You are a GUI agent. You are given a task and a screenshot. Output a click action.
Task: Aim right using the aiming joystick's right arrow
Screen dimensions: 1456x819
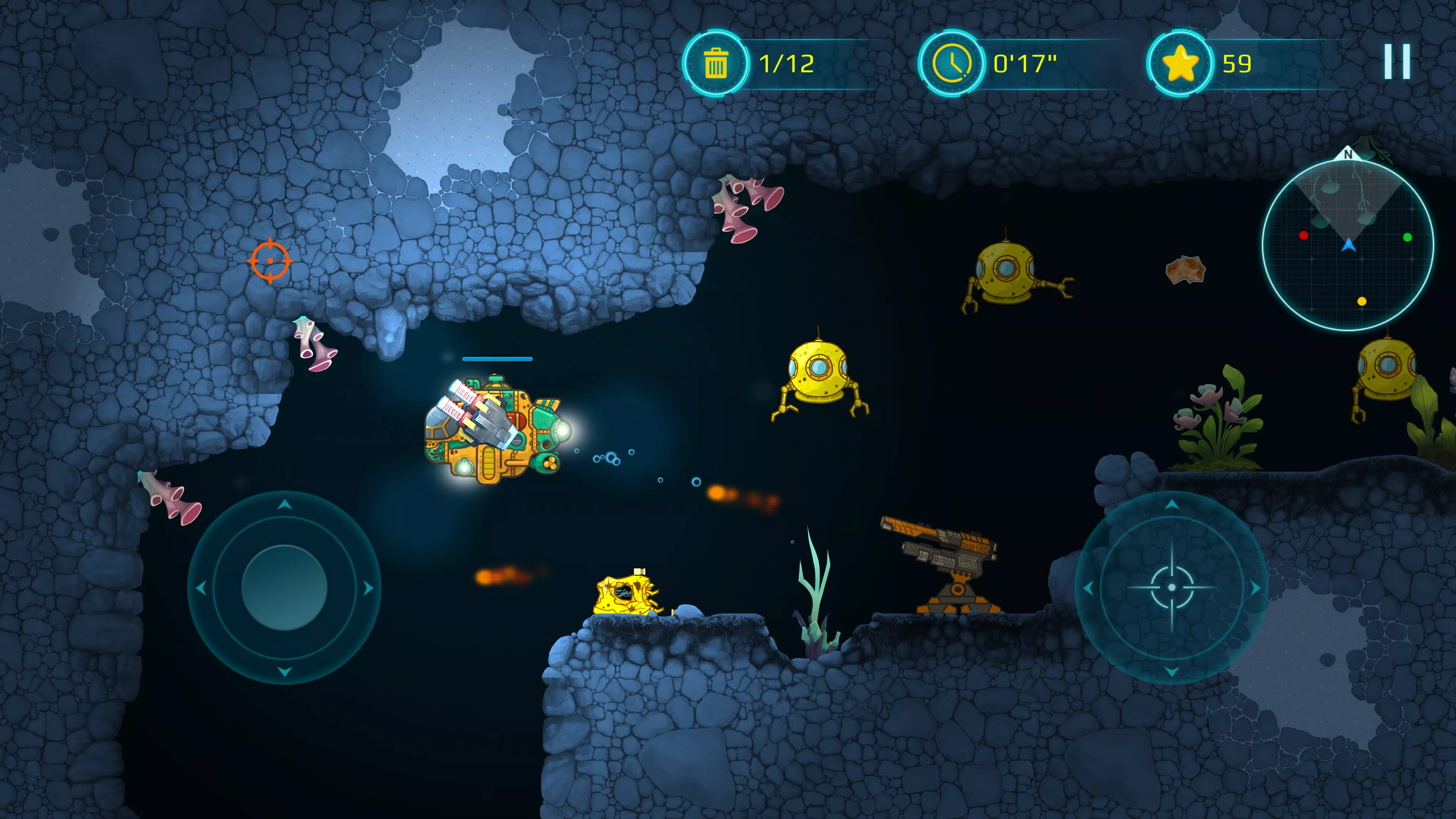[1255, 588]
